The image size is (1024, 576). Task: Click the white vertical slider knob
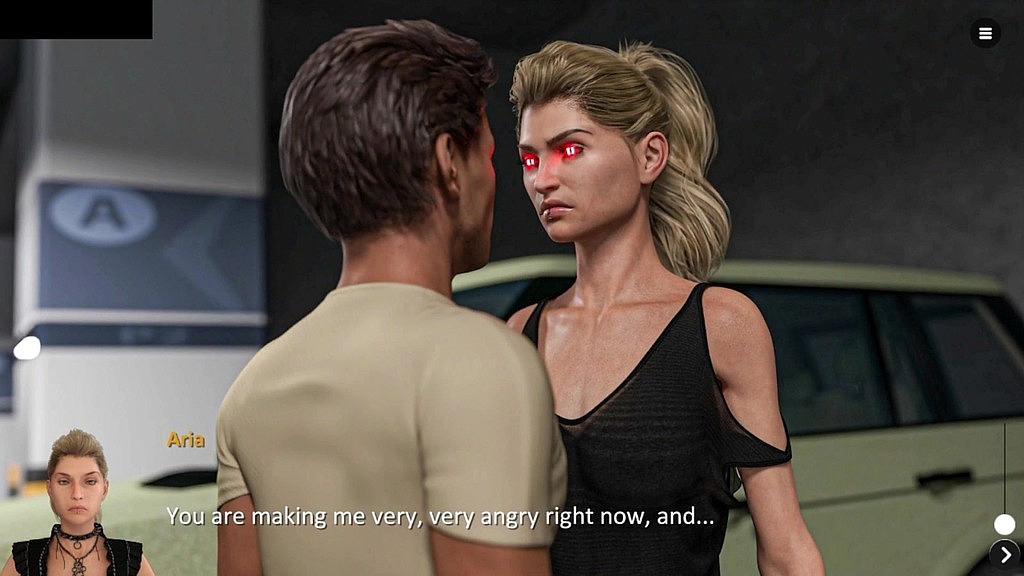pos(1004,524)
